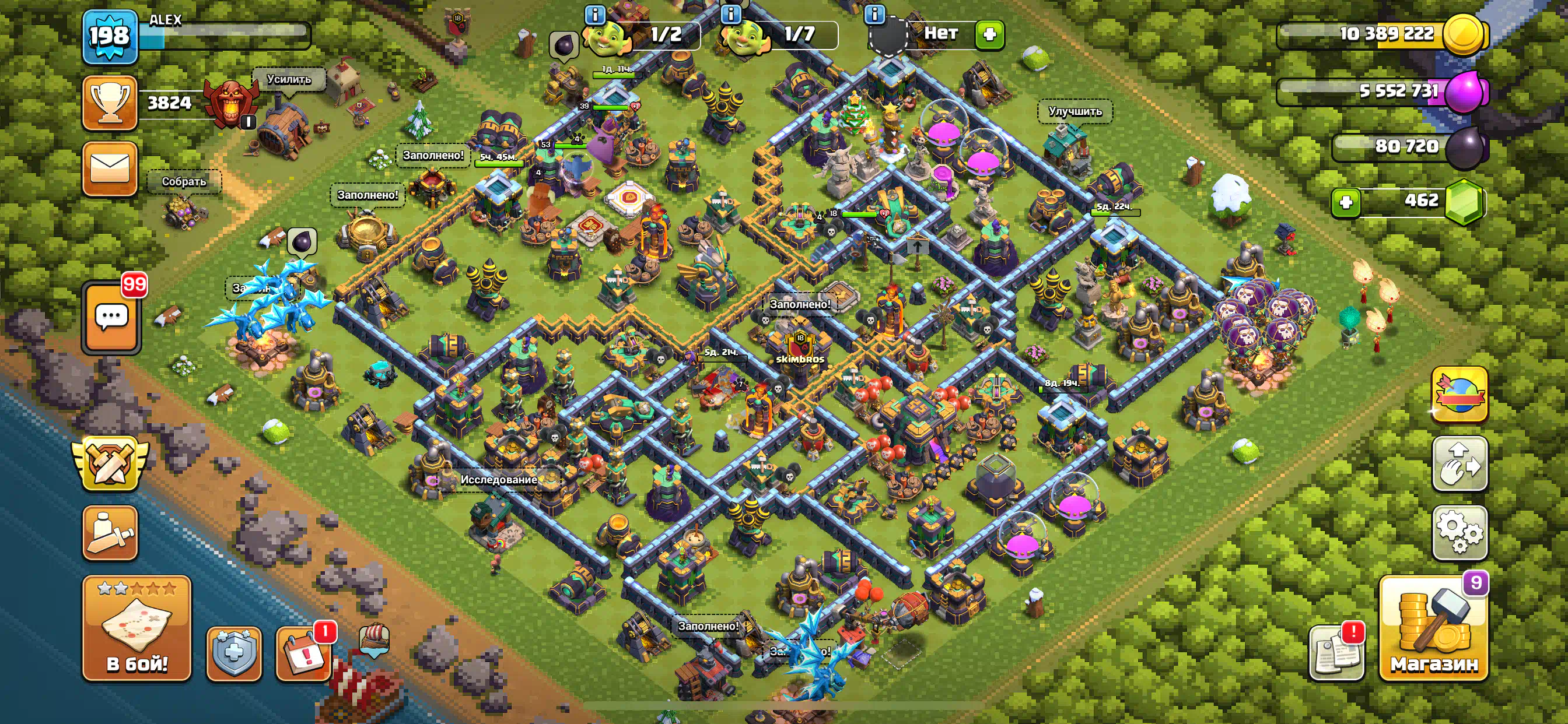The image size is (1568, 724).
Task: Open the events calendar with notification
Action: pos(304,653)
